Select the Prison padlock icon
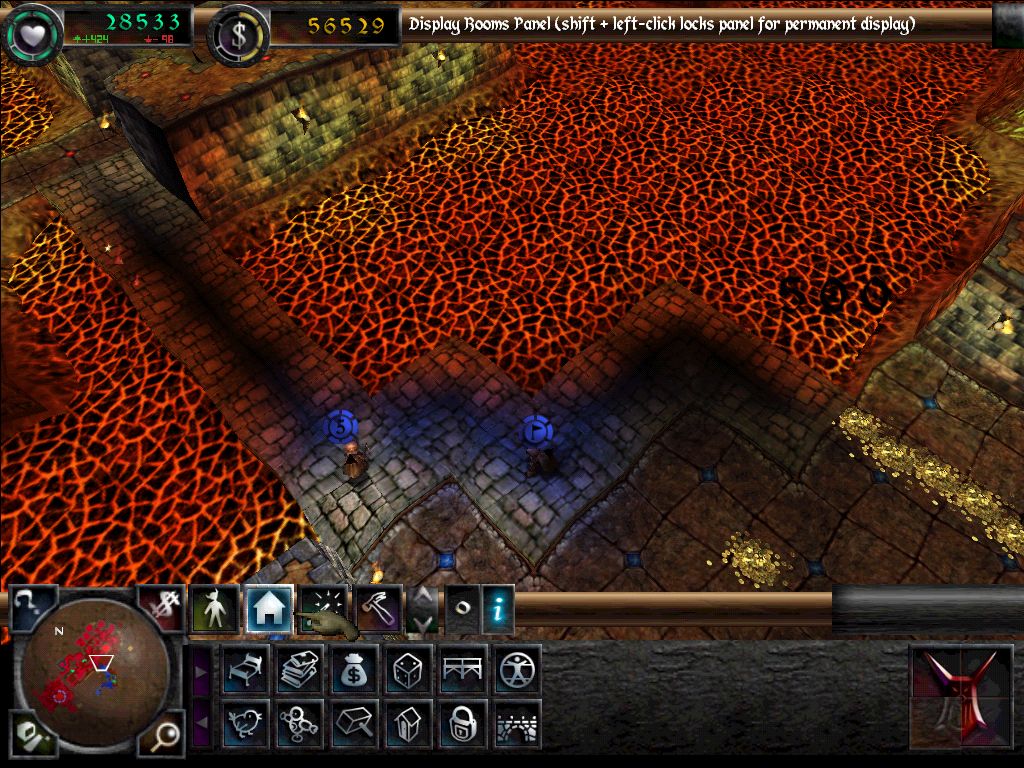 click(463, 723)
